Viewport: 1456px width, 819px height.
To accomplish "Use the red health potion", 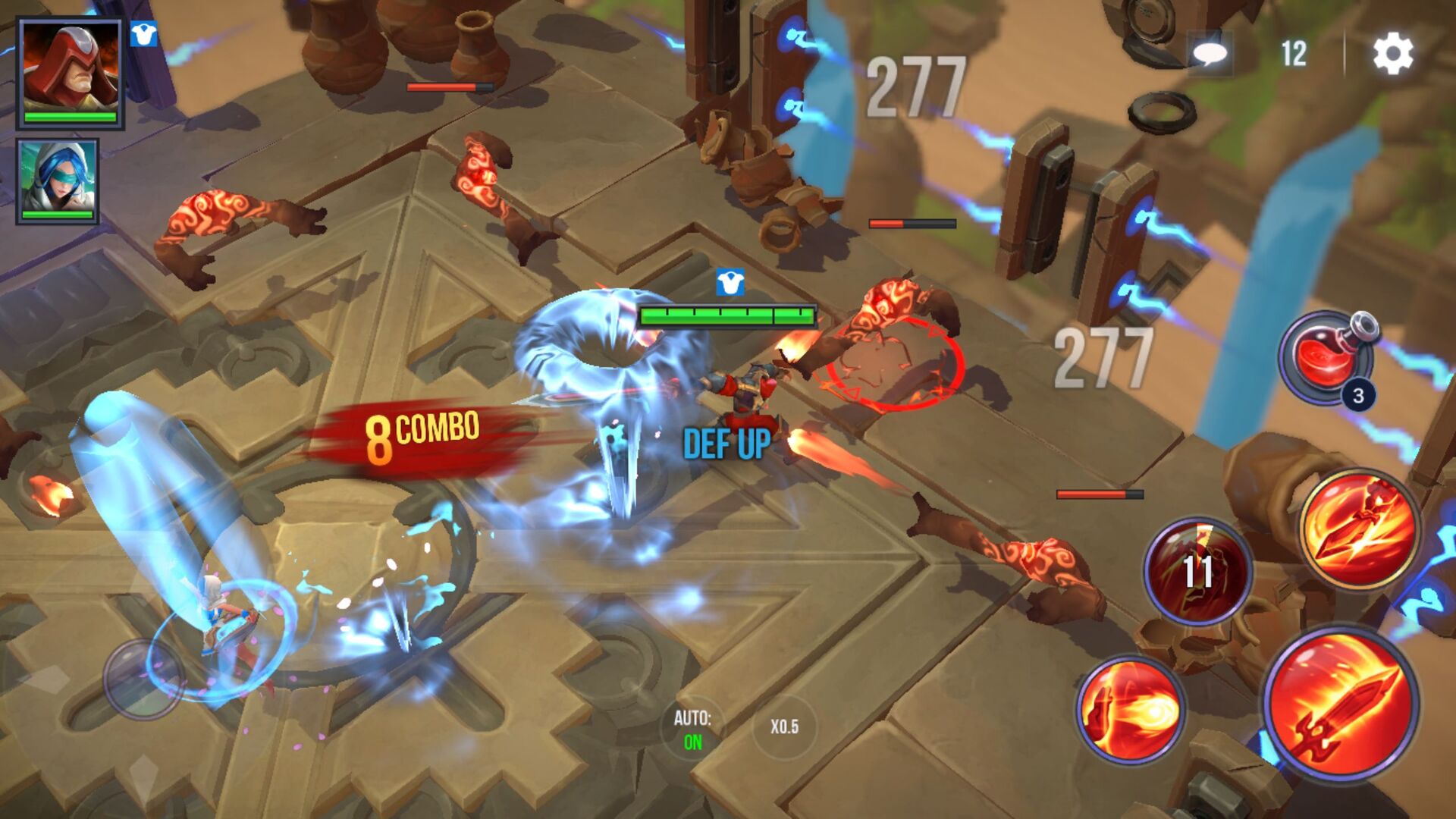I will point(1332,359).
